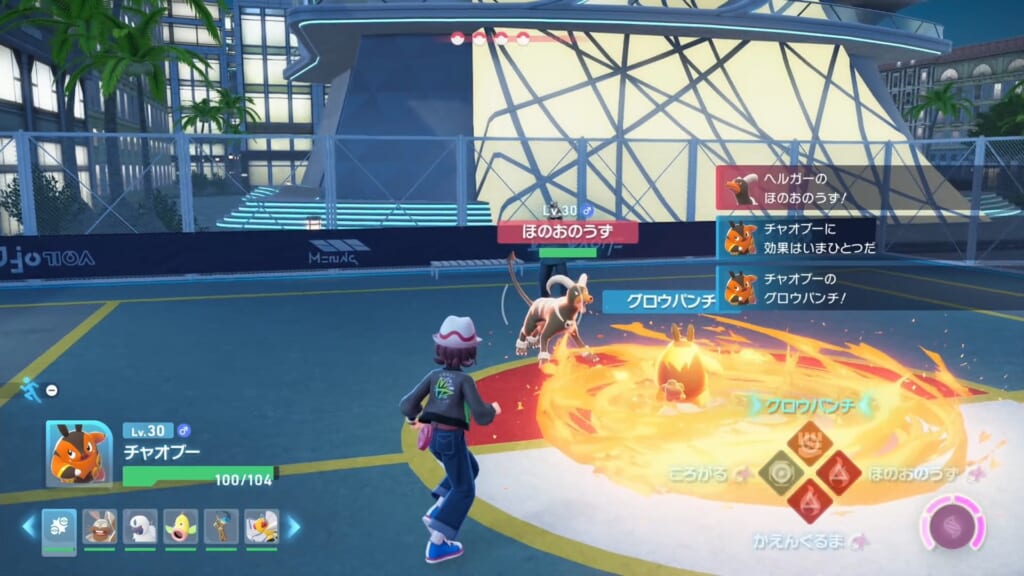Activate the Fire Spin (ほのおのうず) move icon
Screen dimensions: 1024x576
tap(837, 472)
